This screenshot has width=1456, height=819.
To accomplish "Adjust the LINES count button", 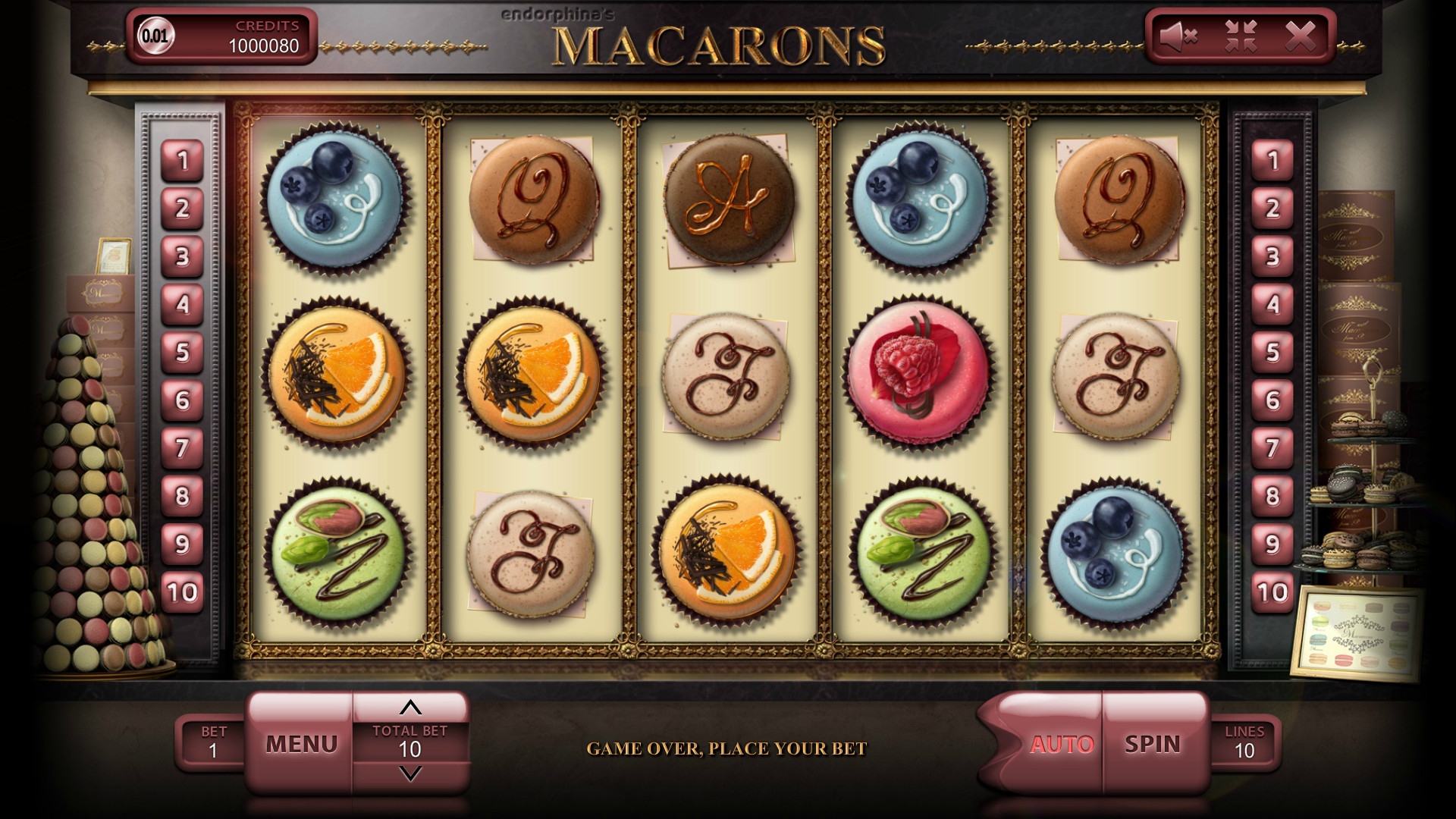I will coord(1244,743).
